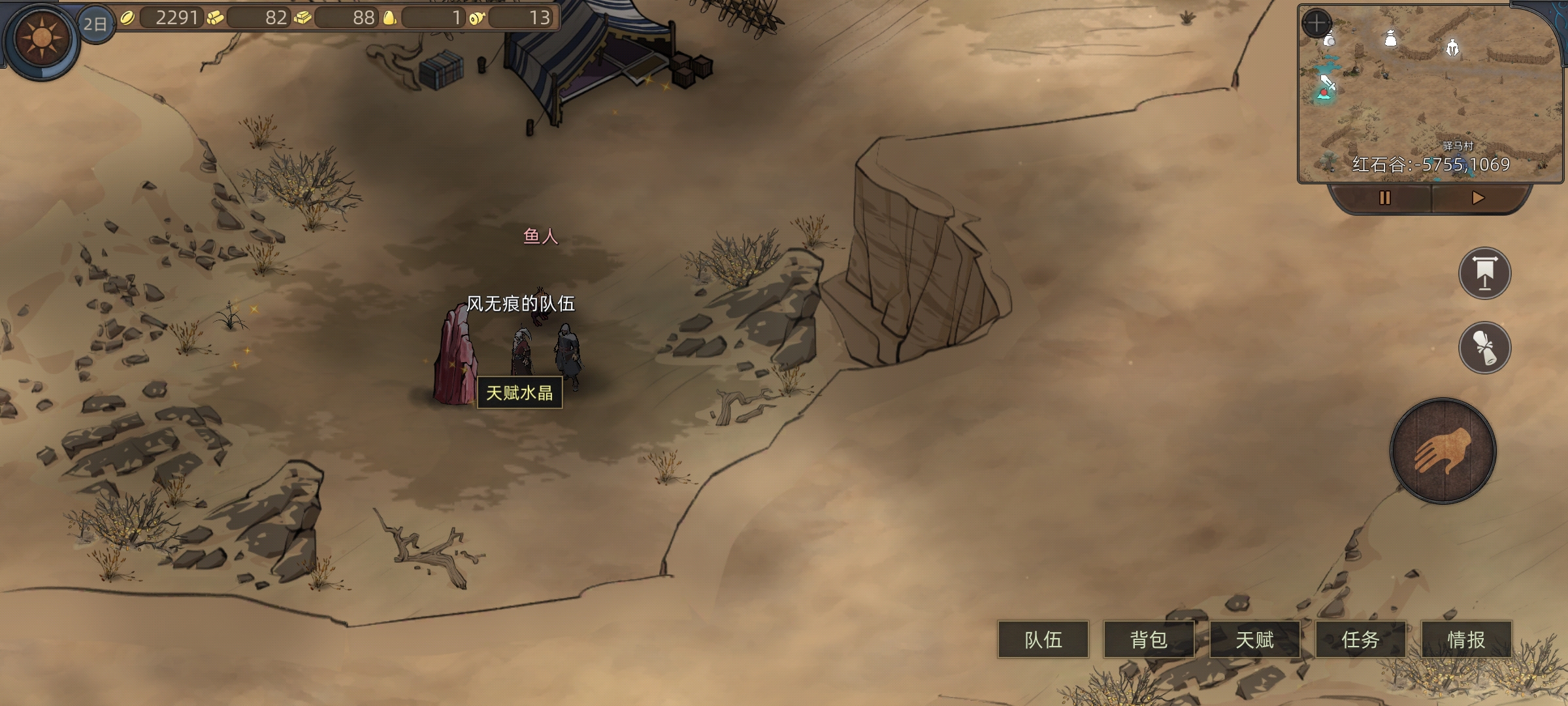
Task: Tap the round hand interact button
Action: point(1443,451)
